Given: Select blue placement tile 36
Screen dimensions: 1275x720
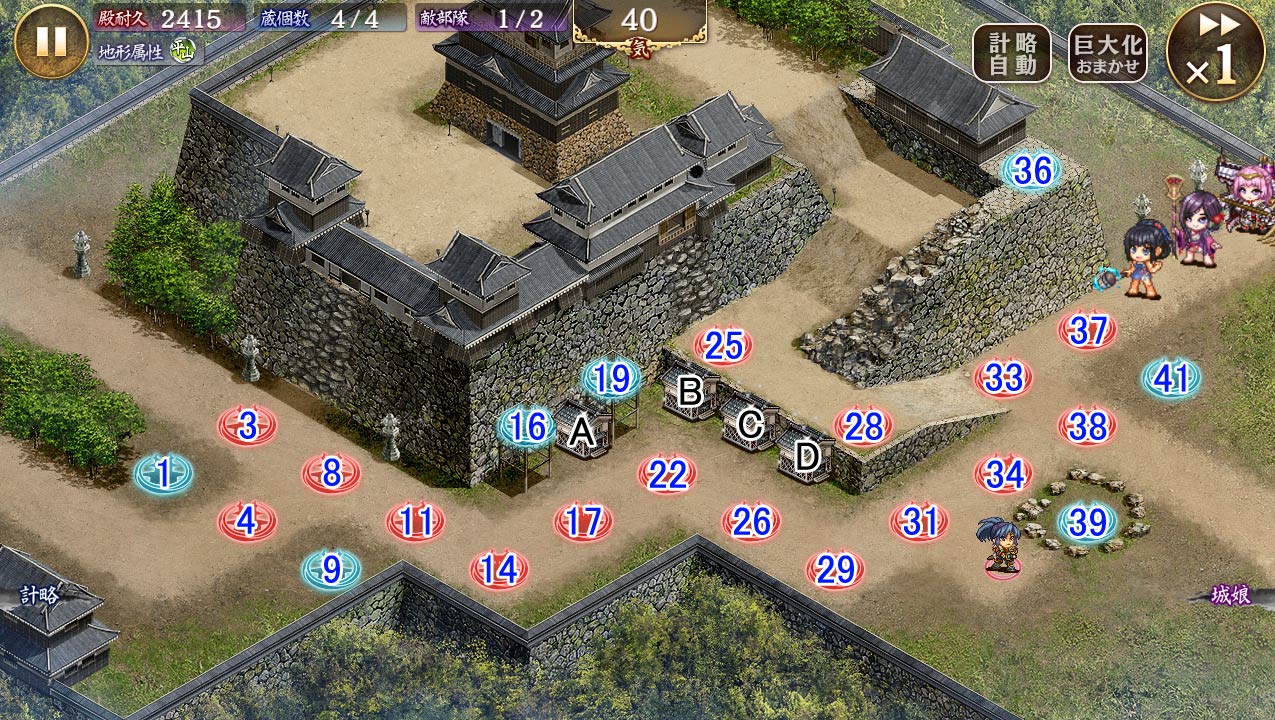Looking at the screenshot, I should (x=1032, y=171).
